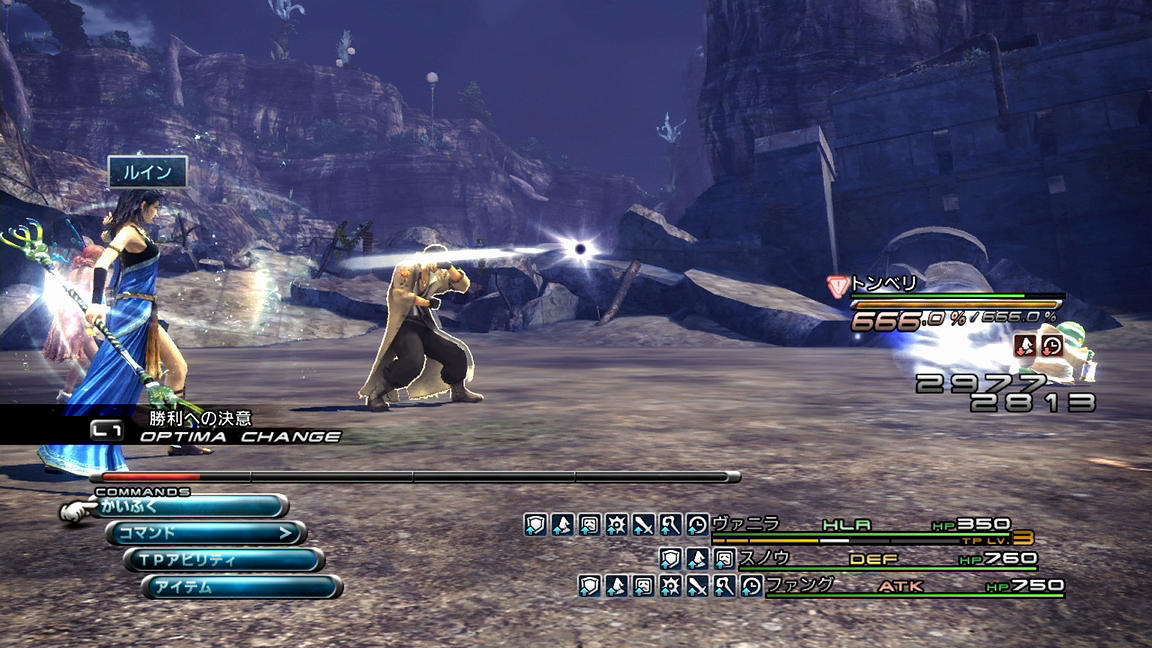Open the アイテム item menu
1152x648 pixels.
241,587
